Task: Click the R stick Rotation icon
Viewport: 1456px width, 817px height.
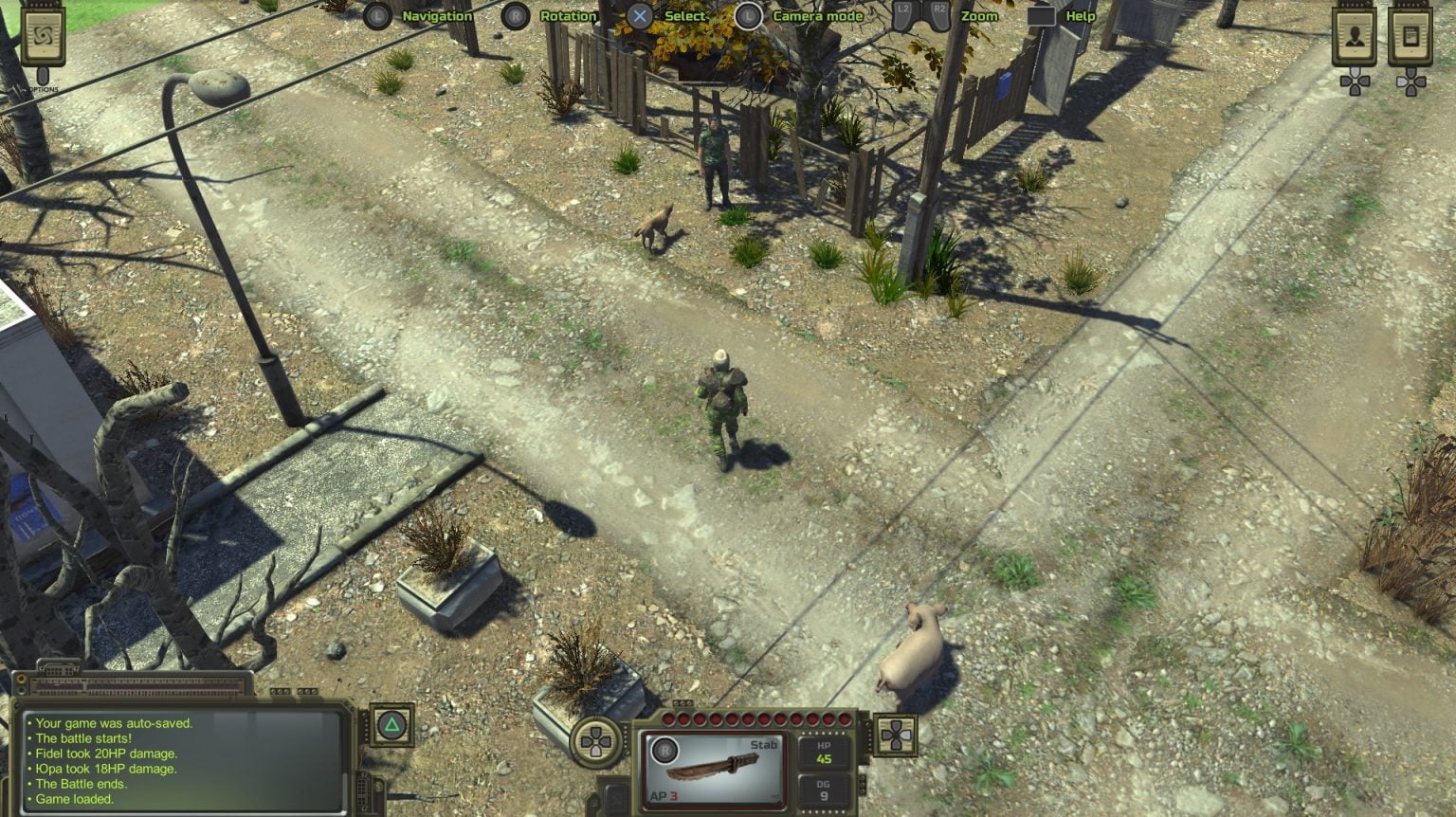Action: (x=516, y=15)
